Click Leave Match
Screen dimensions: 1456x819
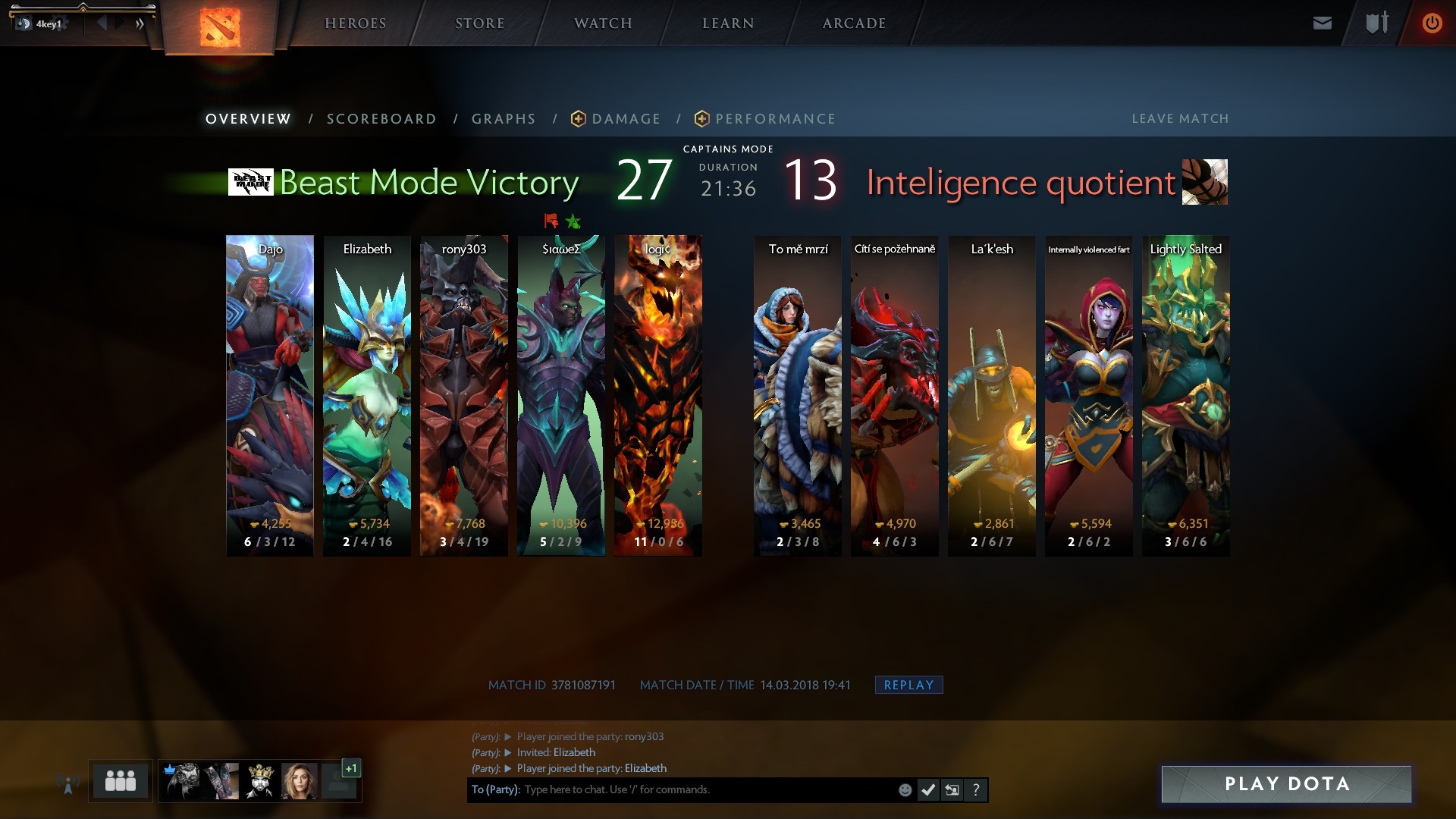[x=1180, y=119]
